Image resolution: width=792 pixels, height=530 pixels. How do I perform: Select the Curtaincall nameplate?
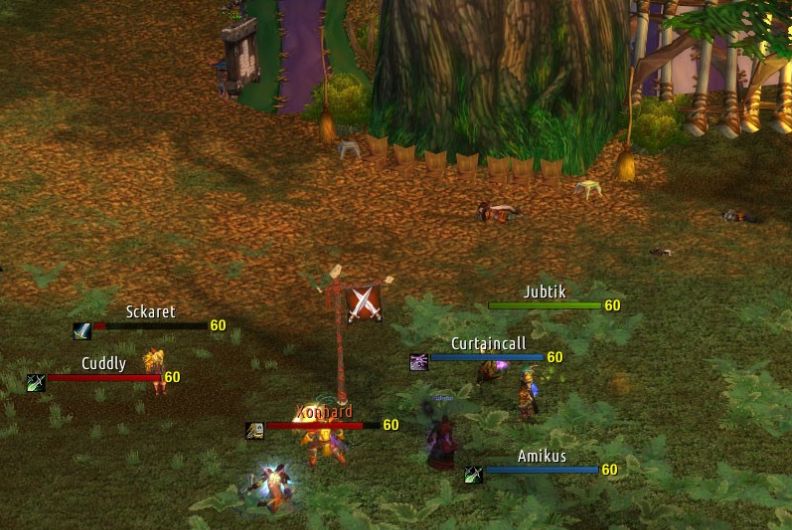click(x=487, y=357)
